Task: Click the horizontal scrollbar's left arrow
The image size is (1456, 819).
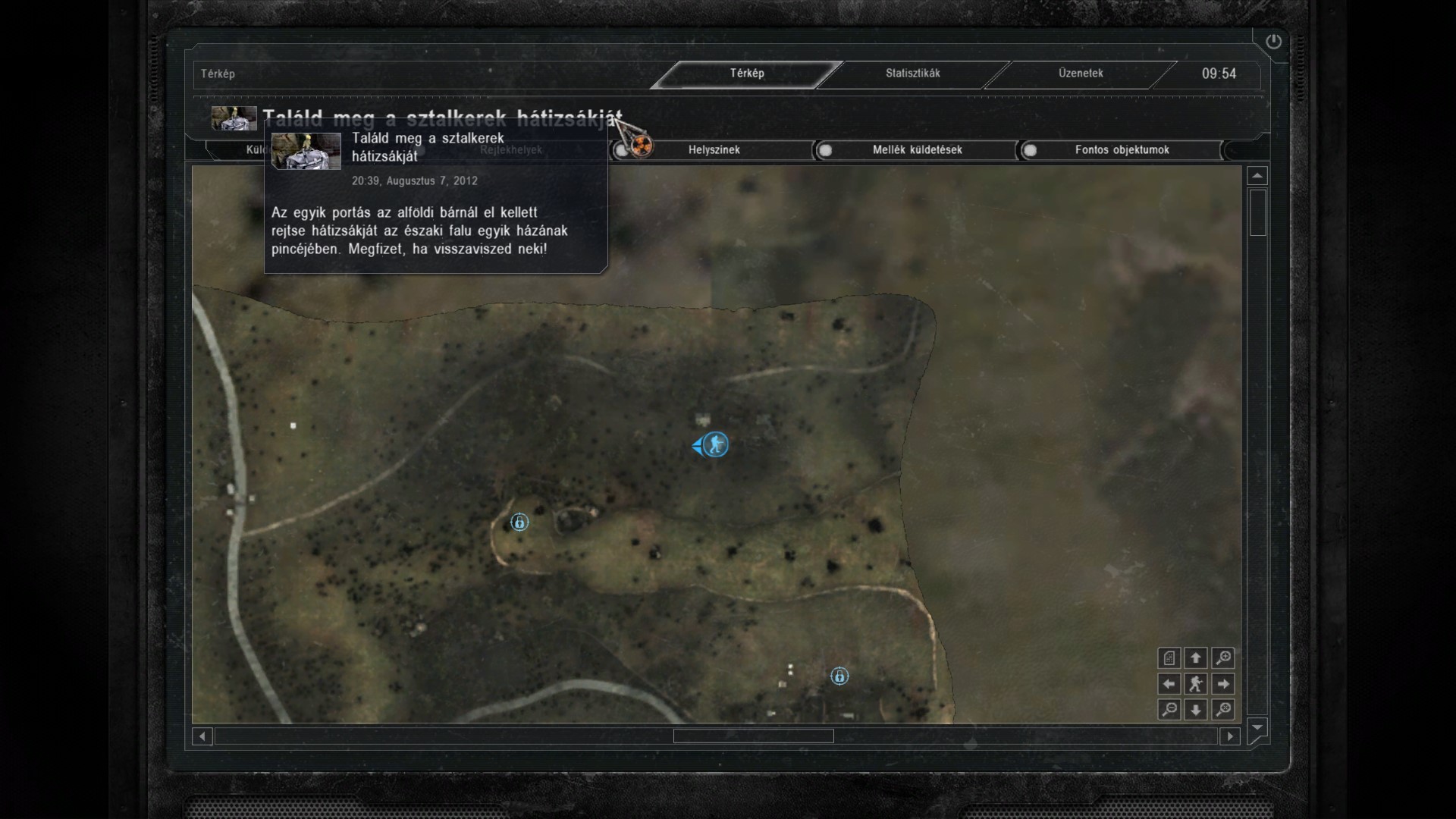Action: click(202, 736)
